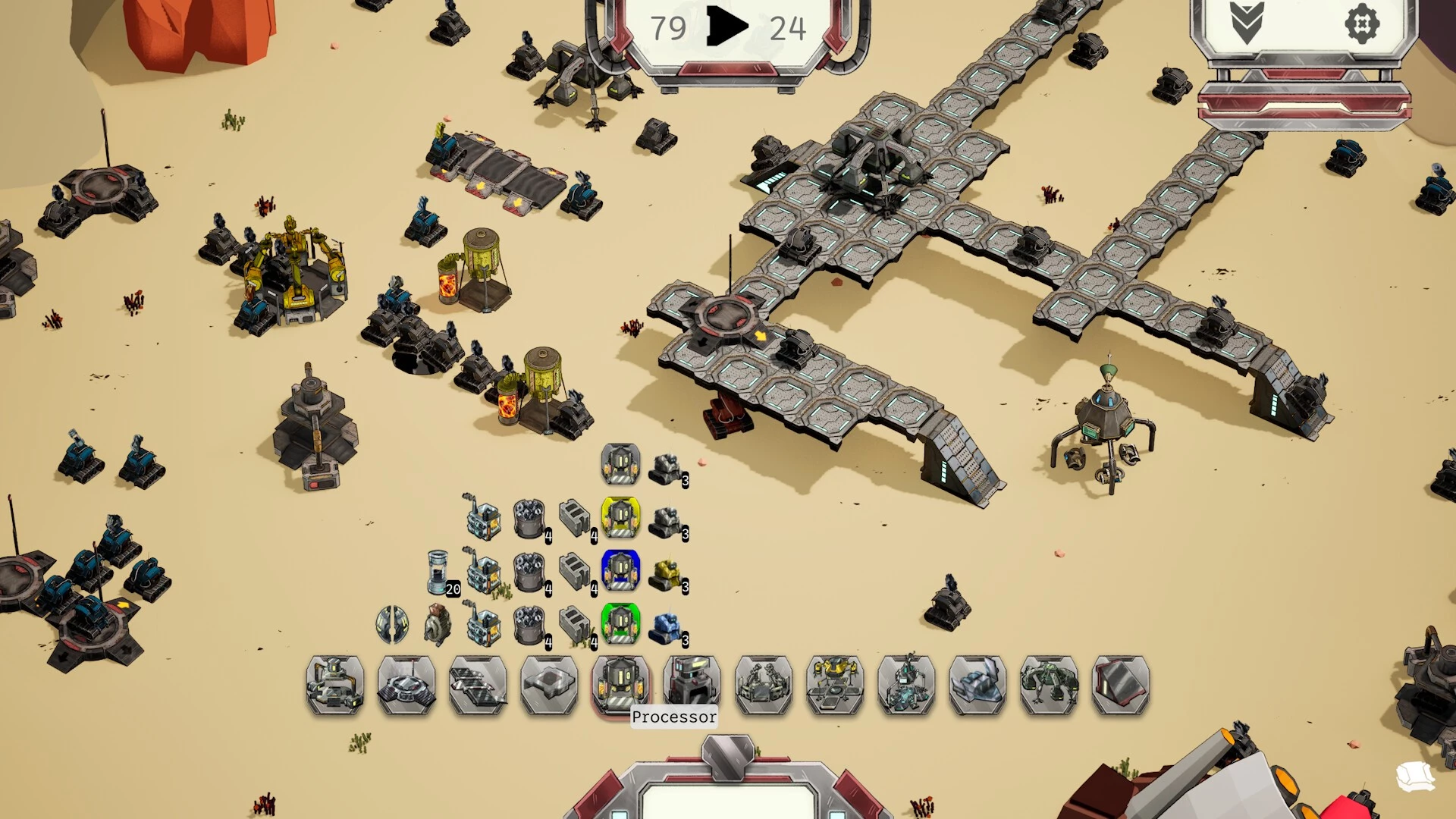Viewport: 1456px width, 819px height.
Task: Choose the conveyor belt building
Action: (478, 685)
